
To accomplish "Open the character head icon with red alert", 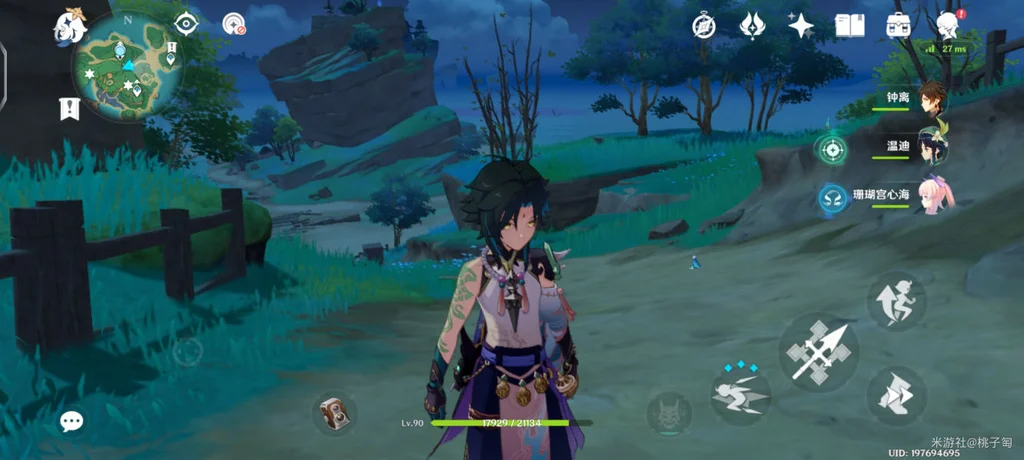I will click(x=948, y=25).
